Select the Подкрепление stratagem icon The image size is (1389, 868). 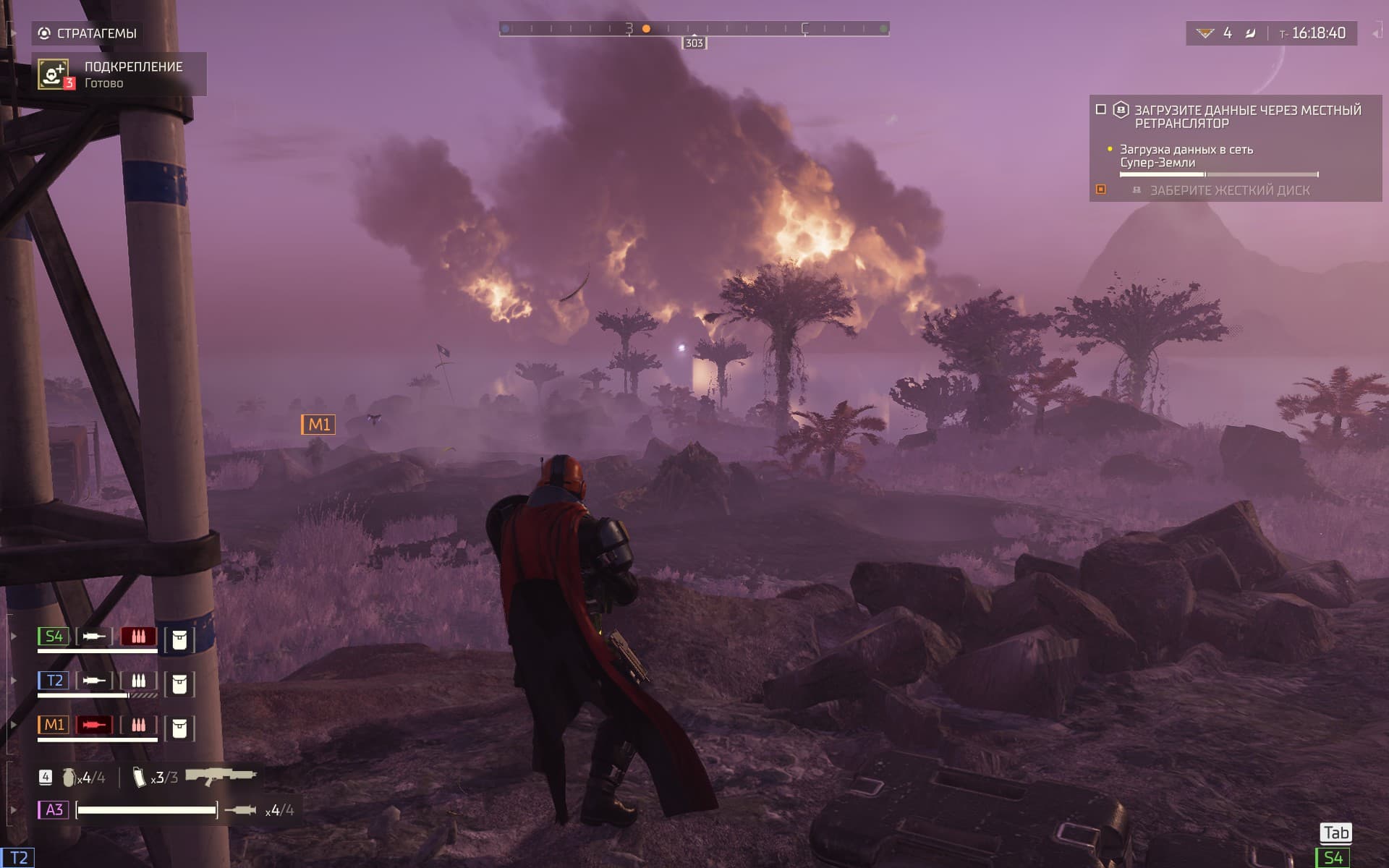pos(54,74)
